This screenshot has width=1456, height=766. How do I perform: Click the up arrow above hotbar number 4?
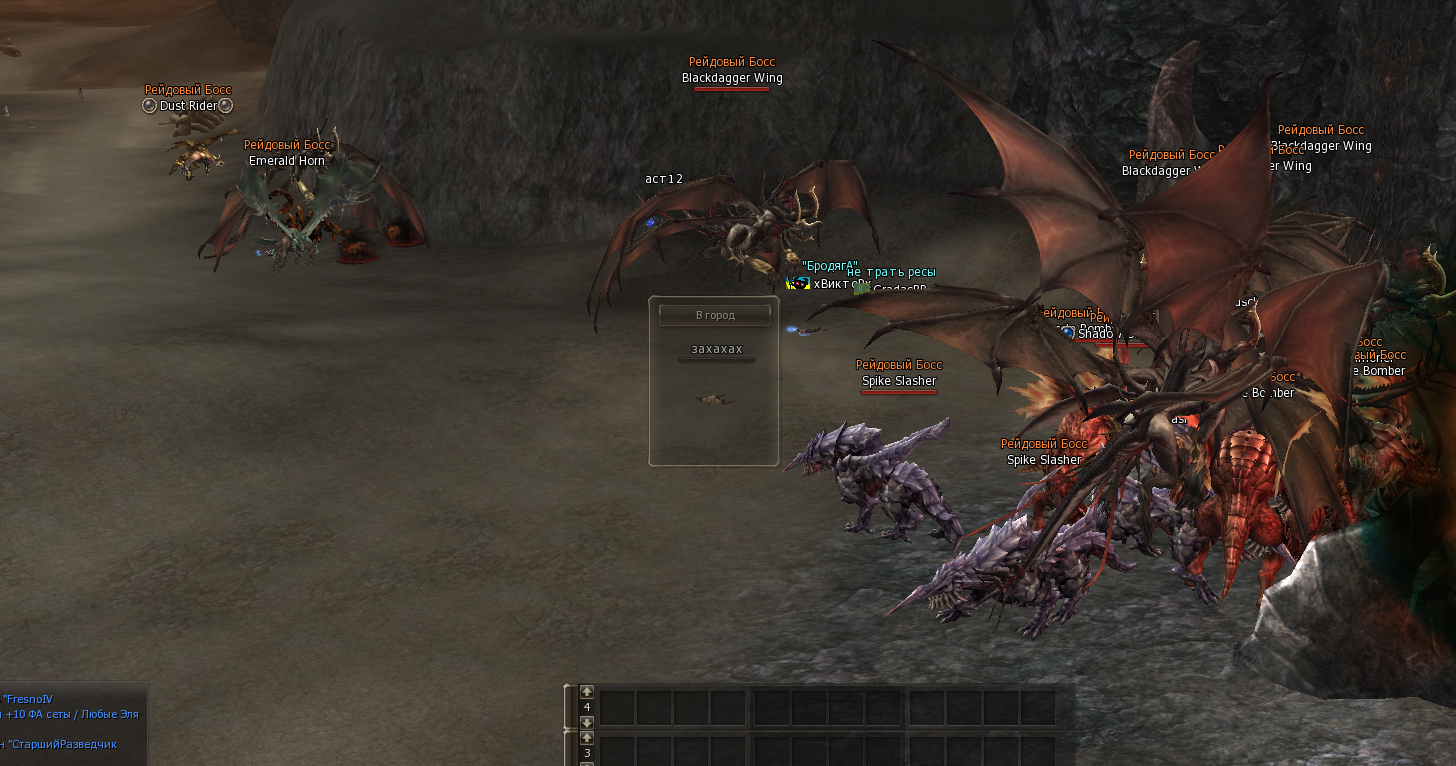(x=587, y=691)
